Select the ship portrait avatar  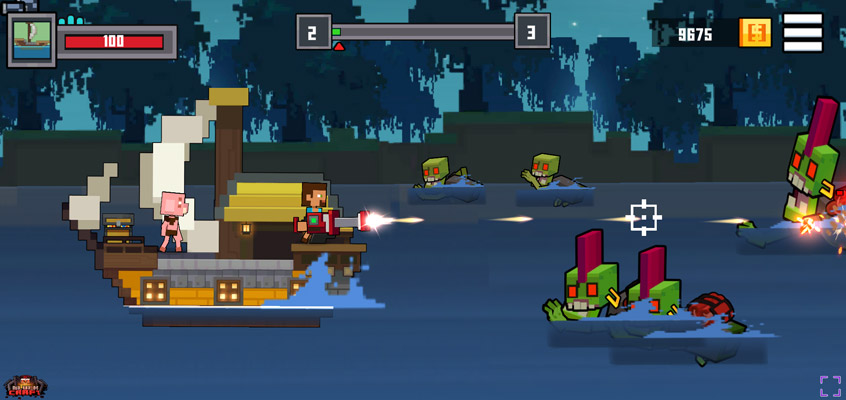[32, 40]
